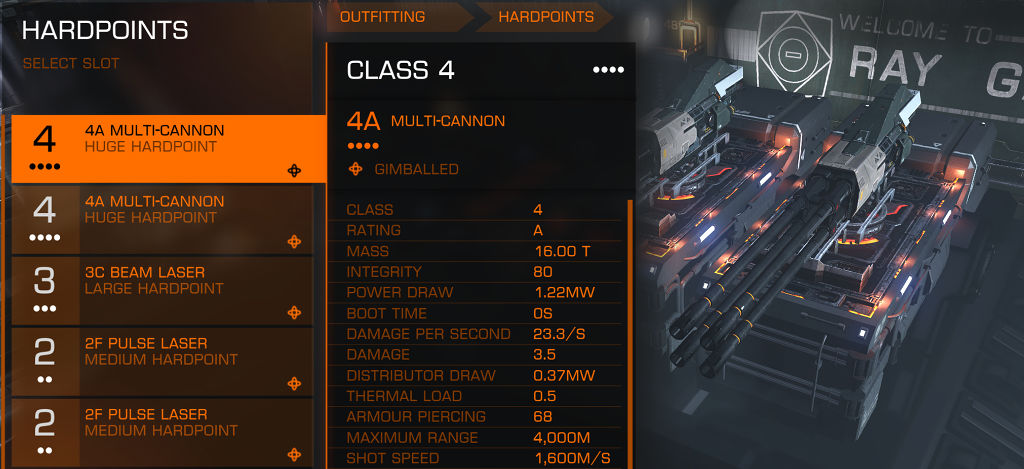This screenshot has width=1024, height=469.
Task: Select the 3C Beam Laser large hardpoint
Action: click(x=168, y=289)
